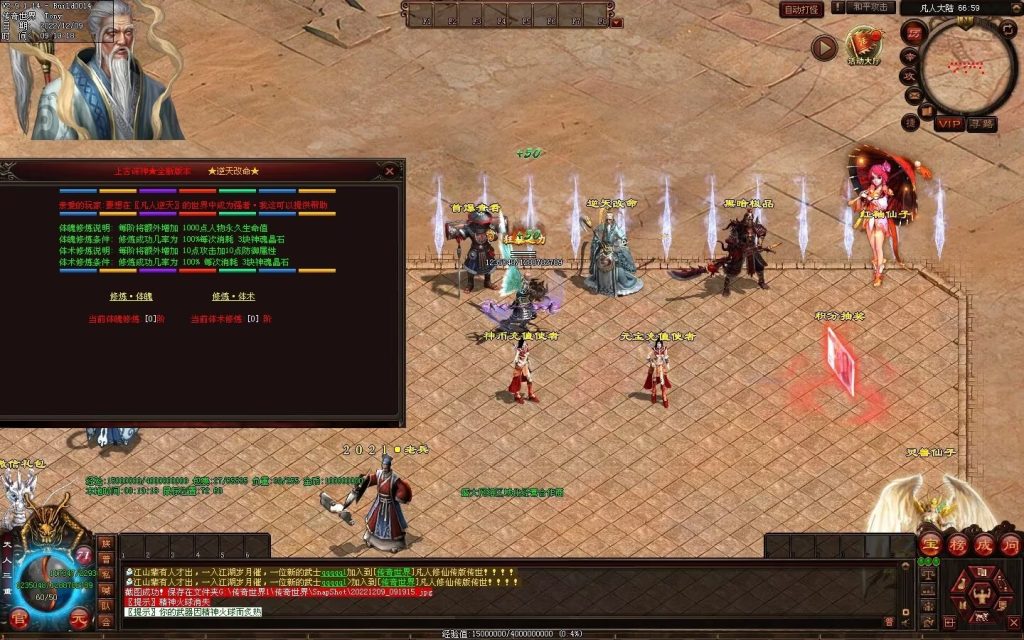Click the round play arrow button
The width and height of the screenshot is (1024, 640).
pyautogui.click(x=824, y=48)
